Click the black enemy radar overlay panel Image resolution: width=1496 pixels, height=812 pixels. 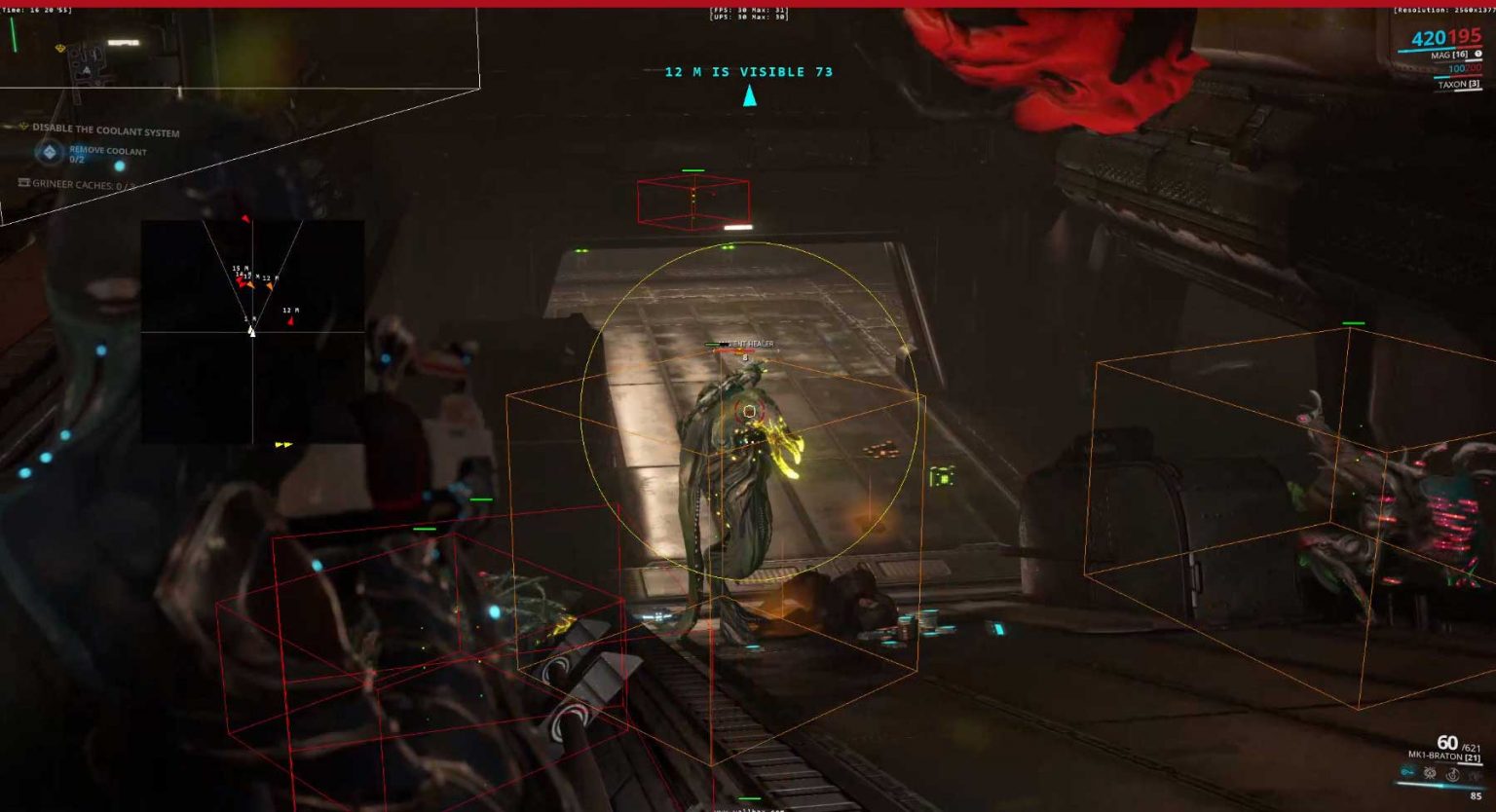(252, 331)
